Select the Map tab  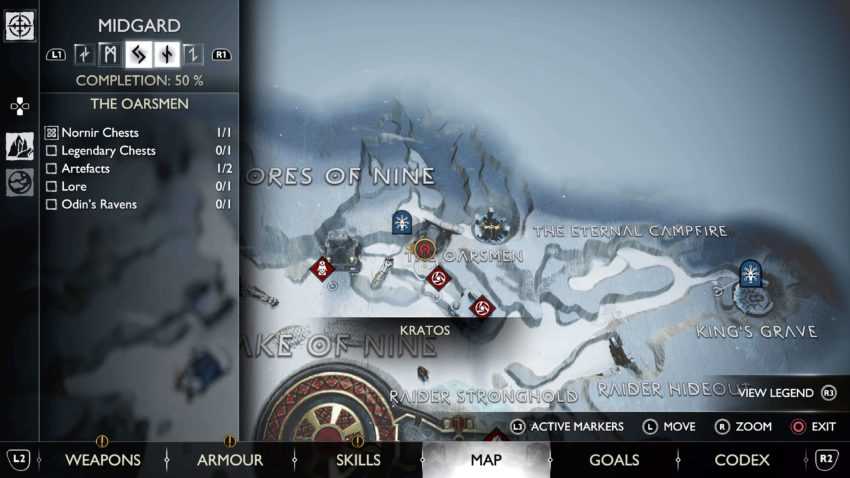[486, 460]
